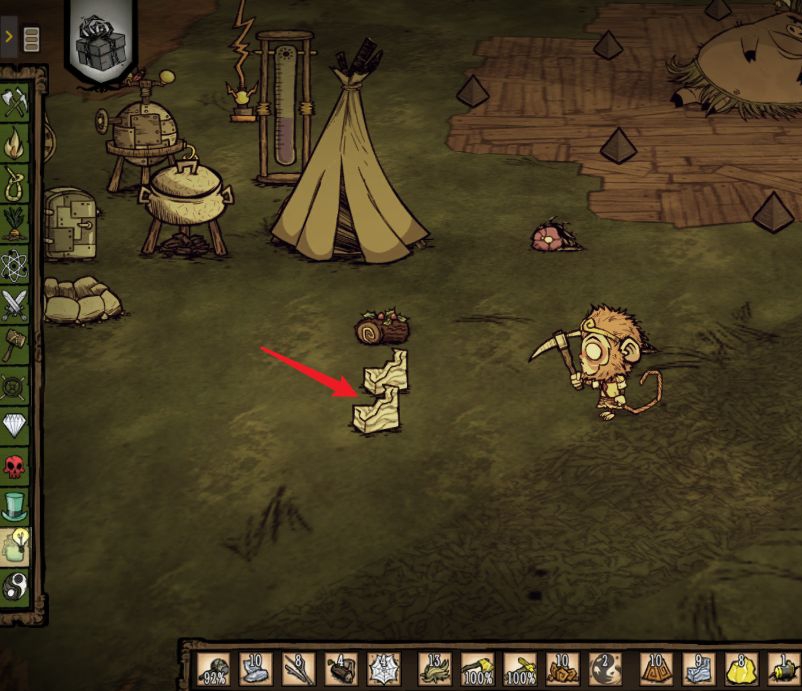Choose the moon rock slot
The image size is (802, 691).
coord(256,670)
